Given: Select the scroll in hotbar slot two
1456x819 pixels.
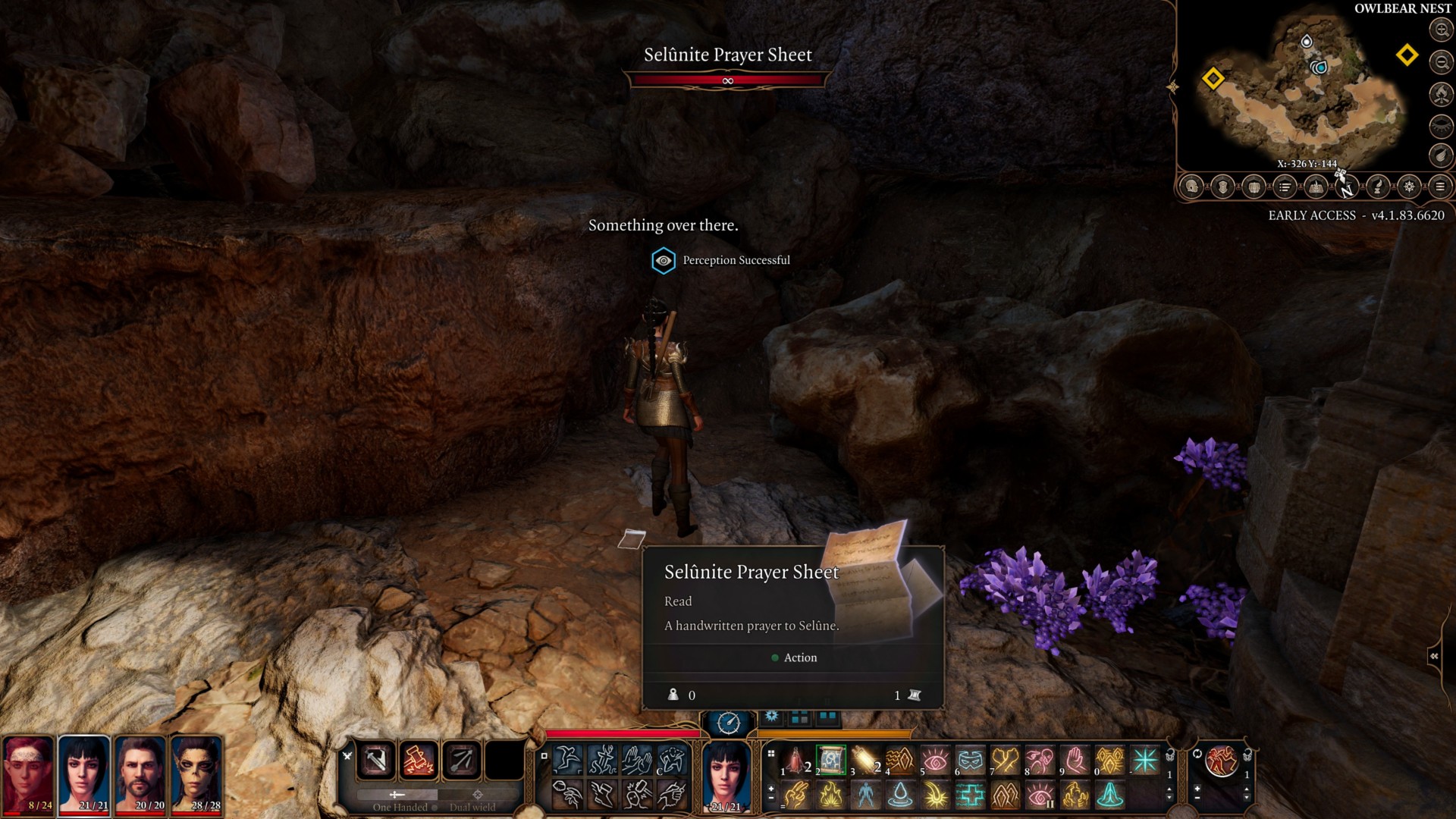Looking at the screenshot, I should [x=830, y=760].
